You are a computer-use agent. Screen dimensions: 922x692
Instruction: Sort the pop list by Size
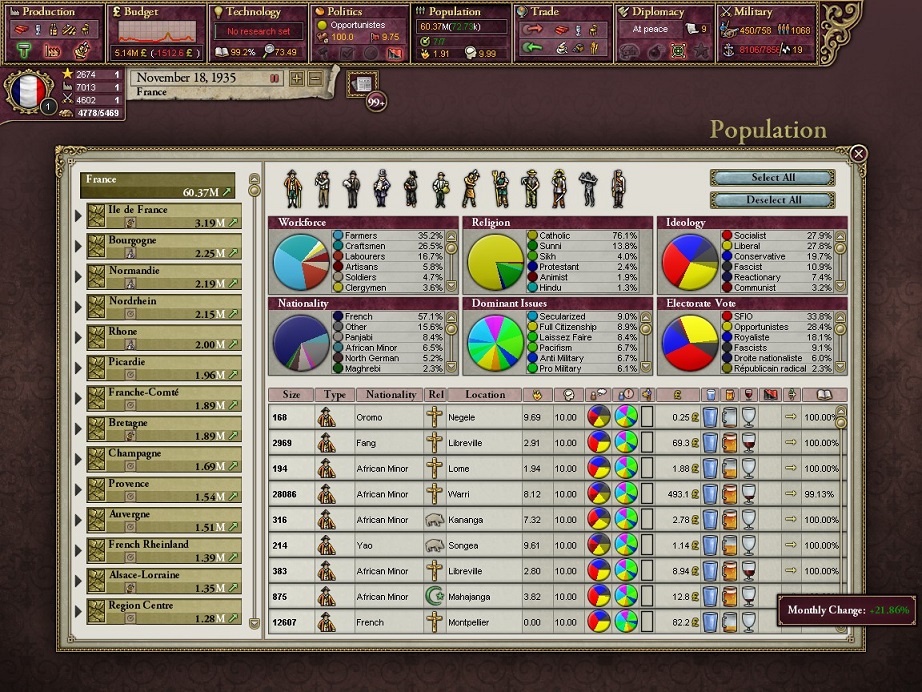(x=291, y=395)
